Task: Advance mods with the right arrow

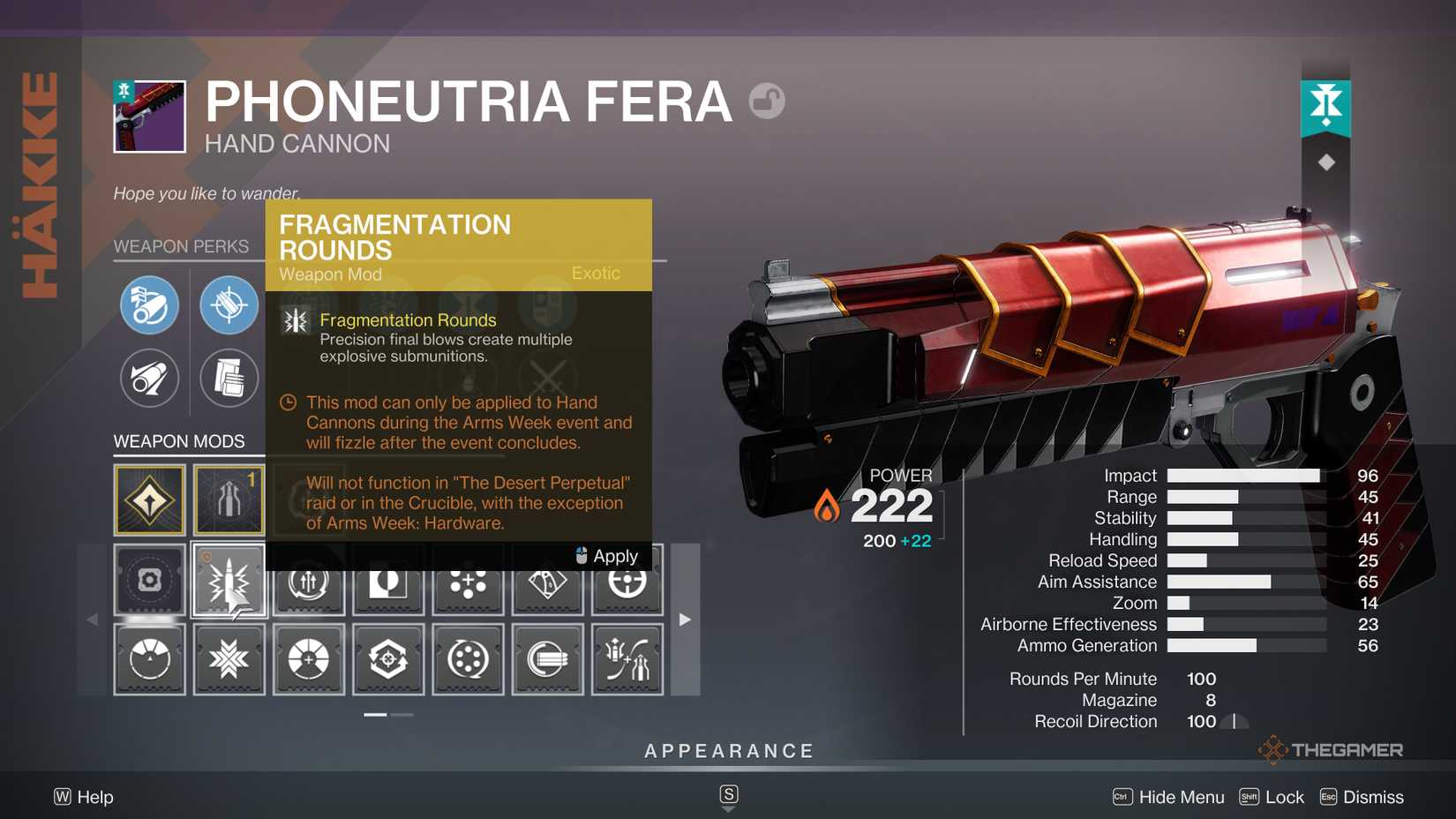Action: (686, 620)
